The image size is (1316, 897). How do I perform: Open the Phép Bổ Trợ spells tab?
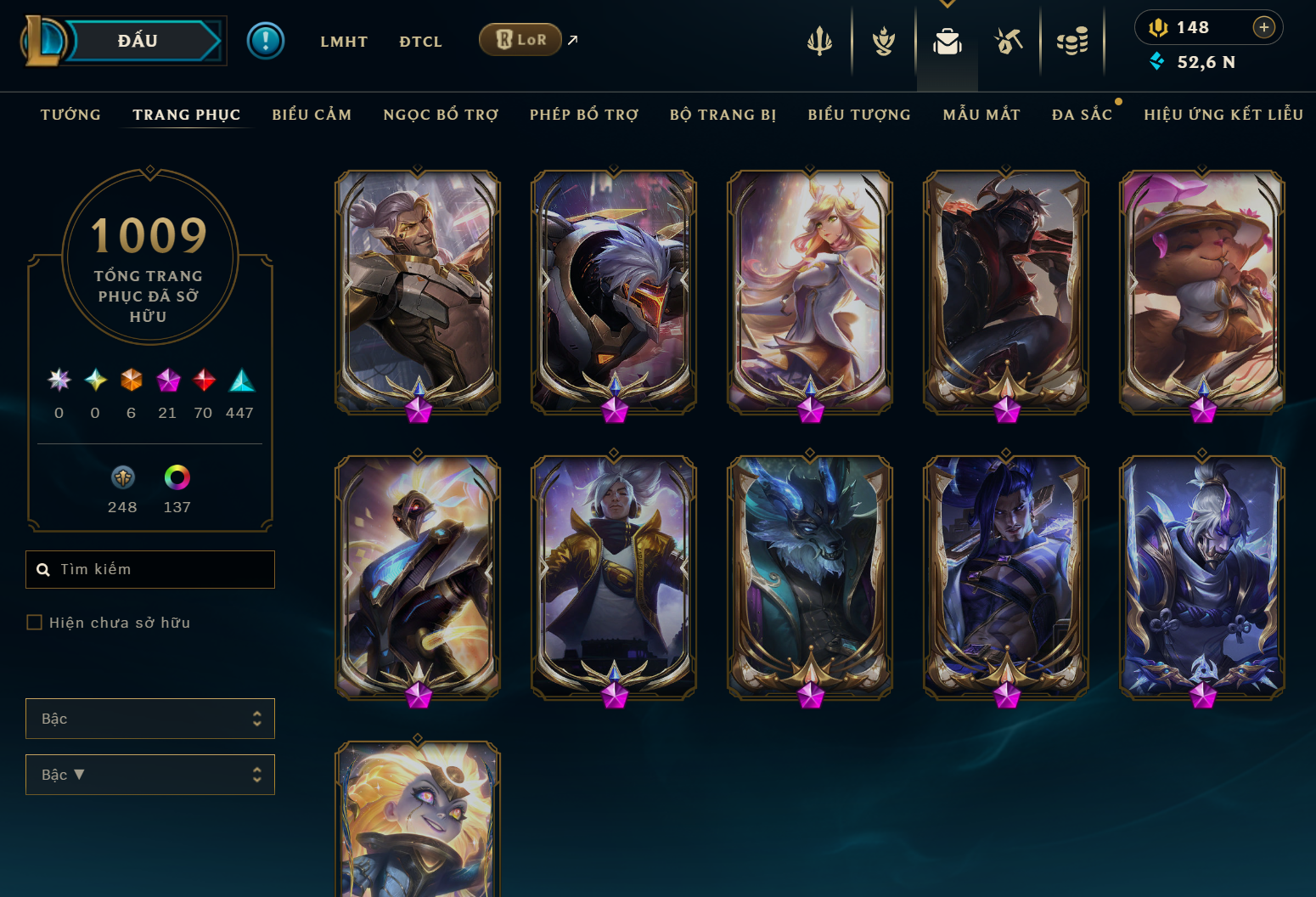coord(584,115)
